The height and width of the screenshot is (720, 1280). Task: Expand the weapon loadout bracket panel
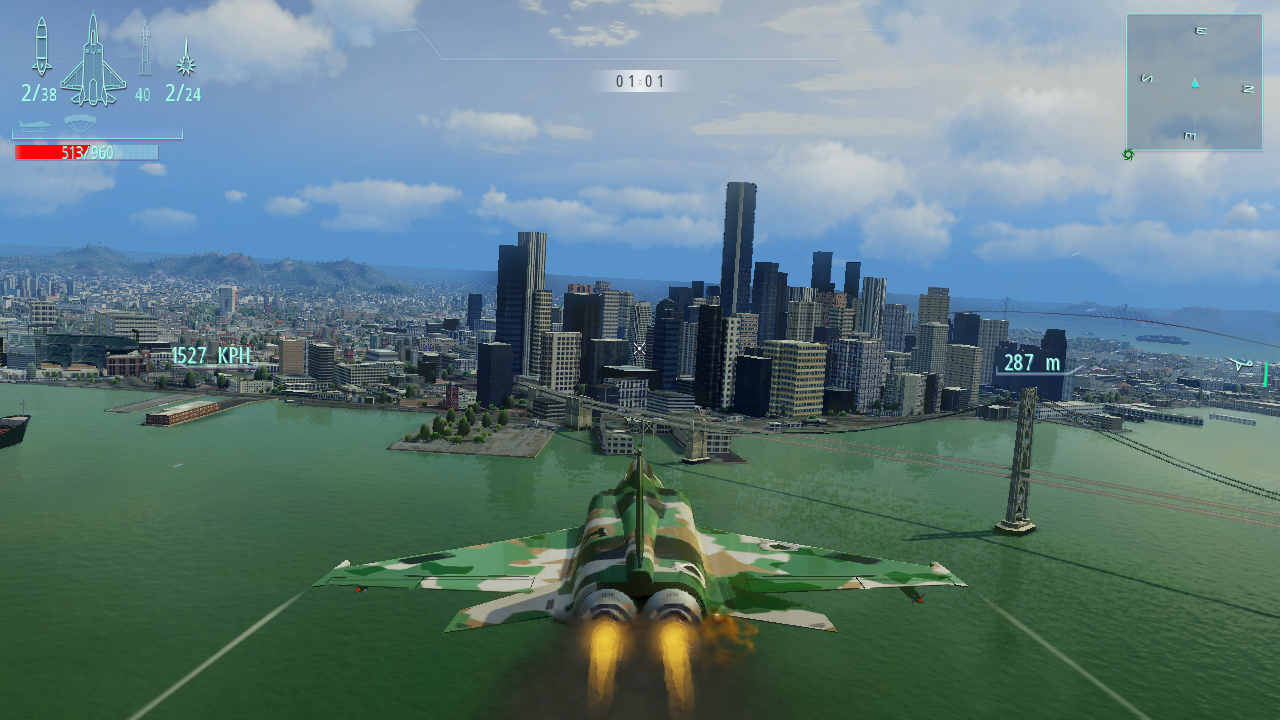click(x=97, y=135)
